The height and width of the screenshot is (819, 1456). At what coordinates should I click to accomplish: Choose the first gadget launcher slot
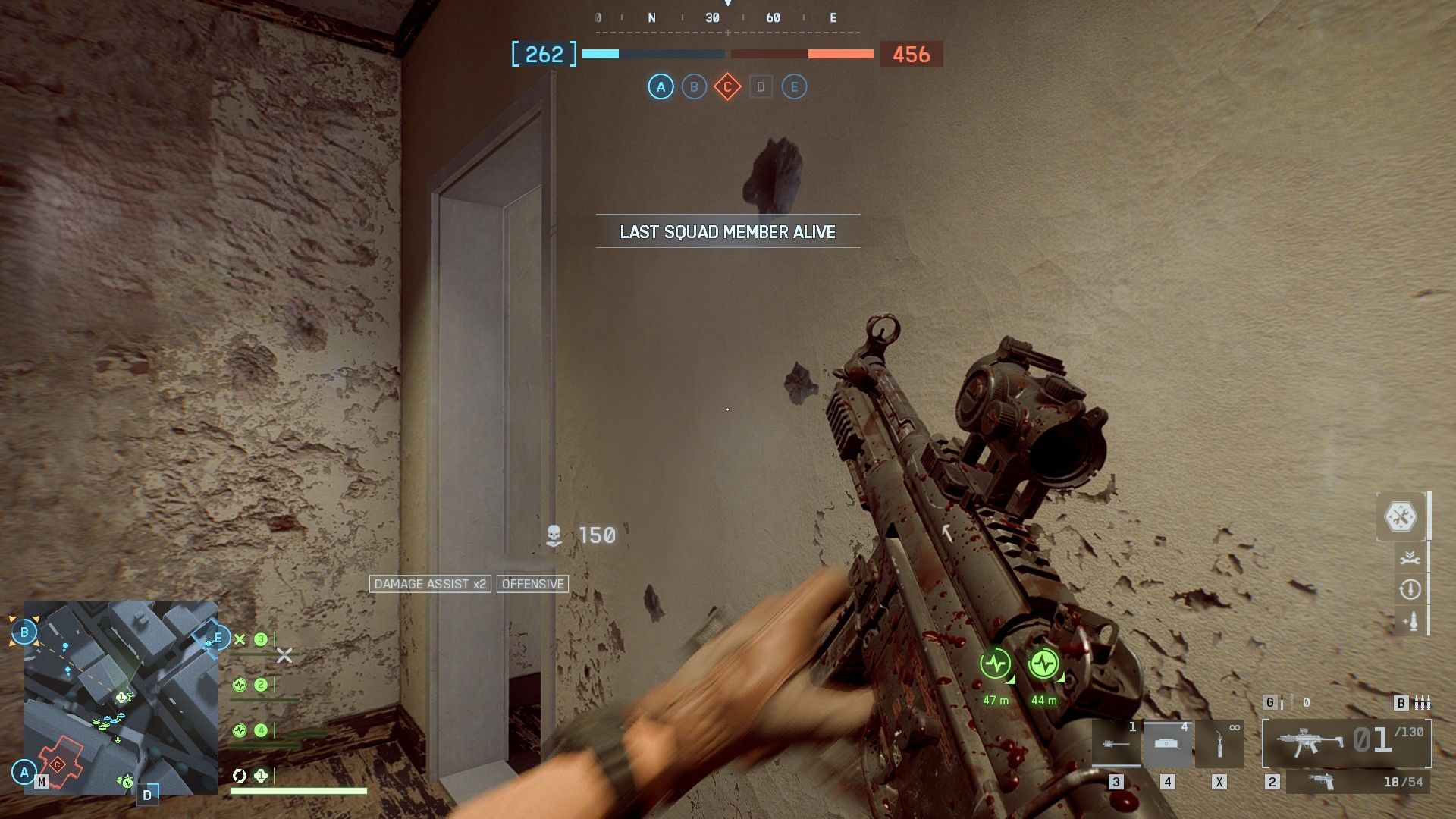click(1116, 744)
